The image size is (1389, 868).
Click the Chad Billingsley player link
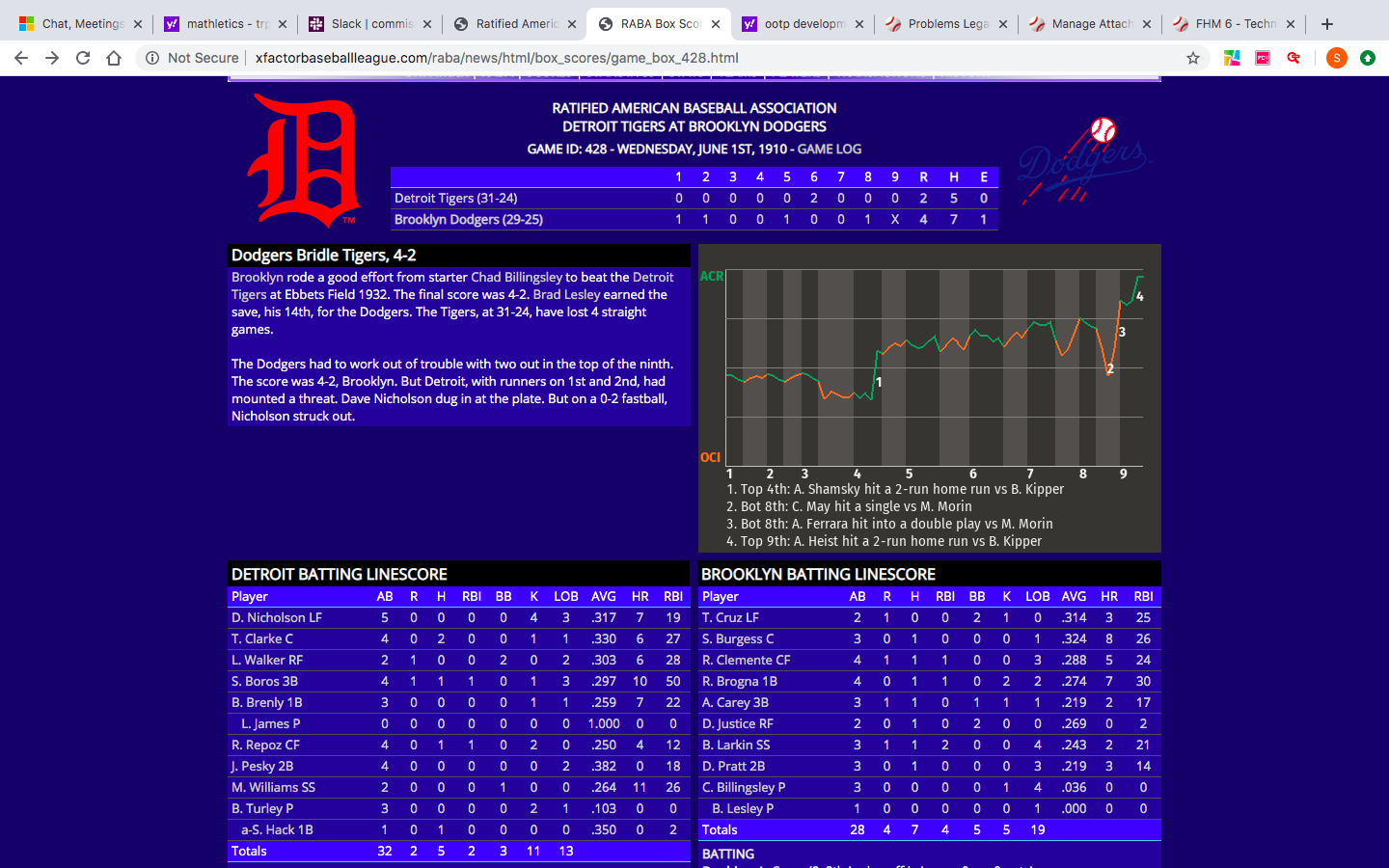[x=517, y=277]
